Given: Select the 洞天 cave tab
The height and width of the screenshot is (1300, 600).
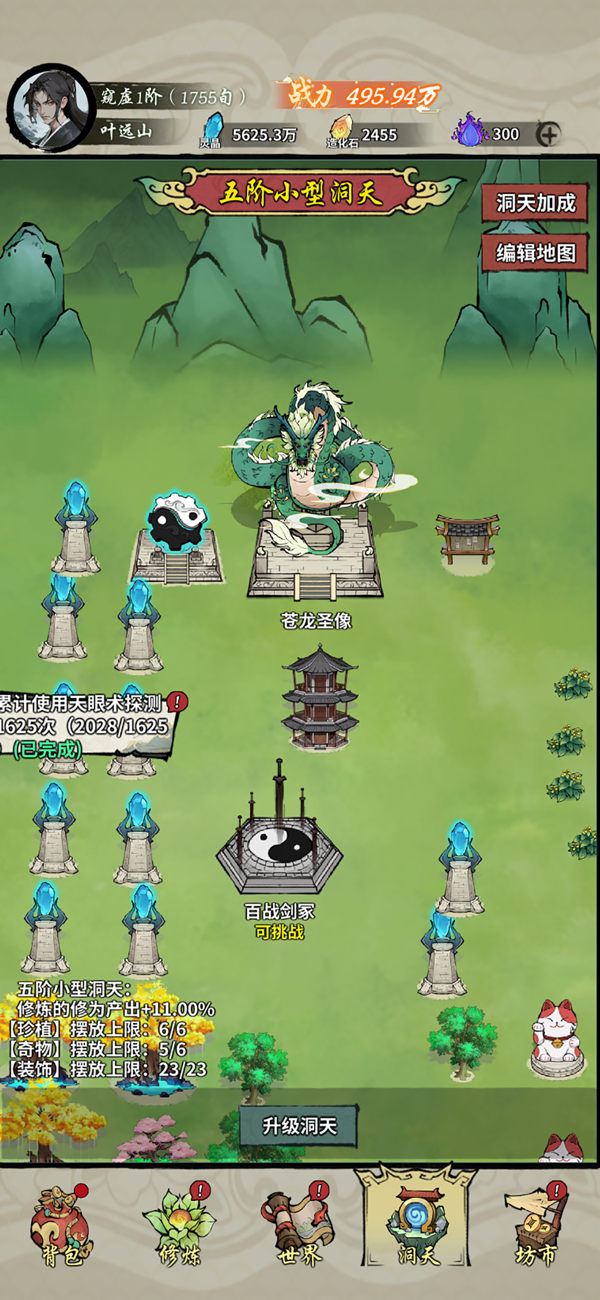Looking at the screenshot, I should pyautogui.click(x=418, y=1228).
